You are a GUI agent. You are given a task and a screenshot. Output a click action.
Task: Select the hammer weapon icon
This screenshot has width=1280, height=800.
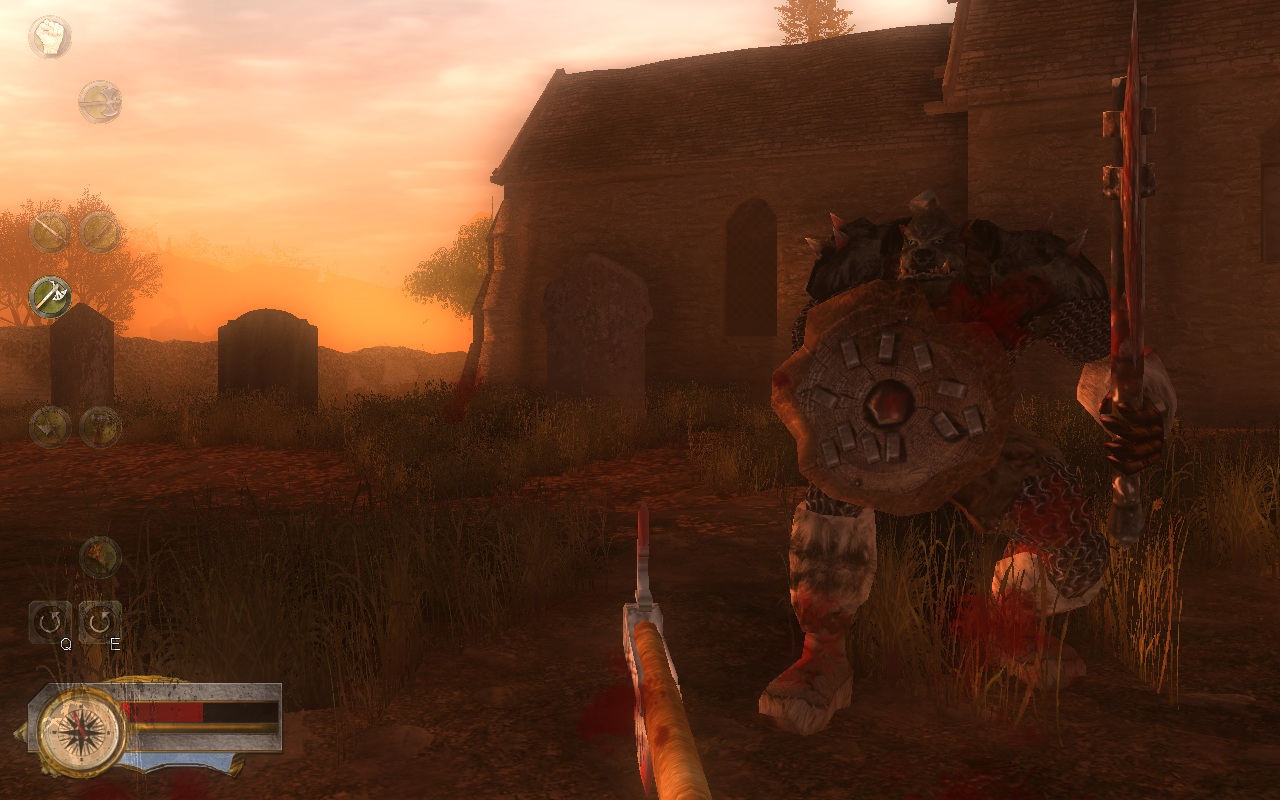tap(49, 427)
